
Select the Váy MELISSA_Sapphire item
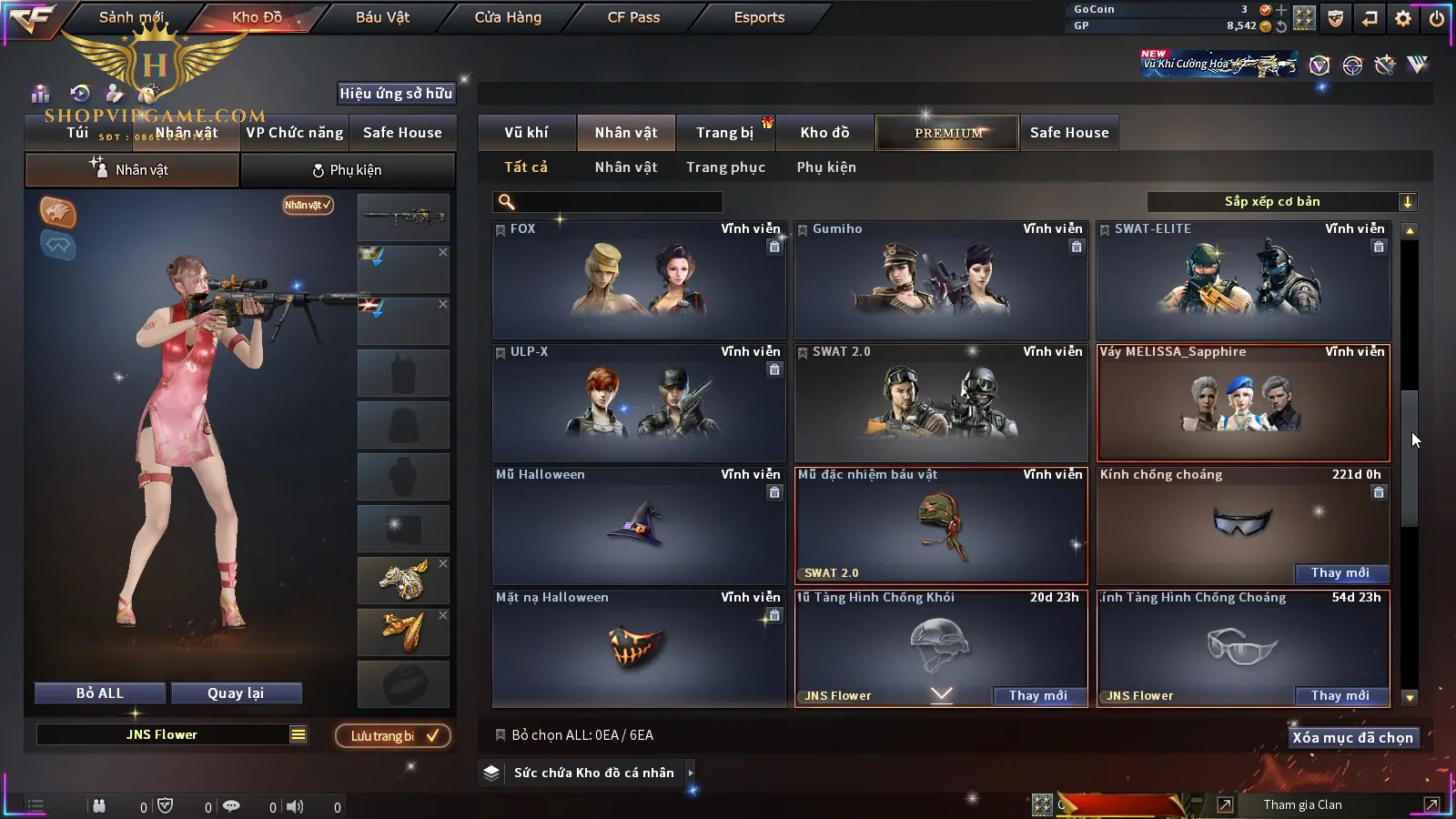pos(1243,403)
